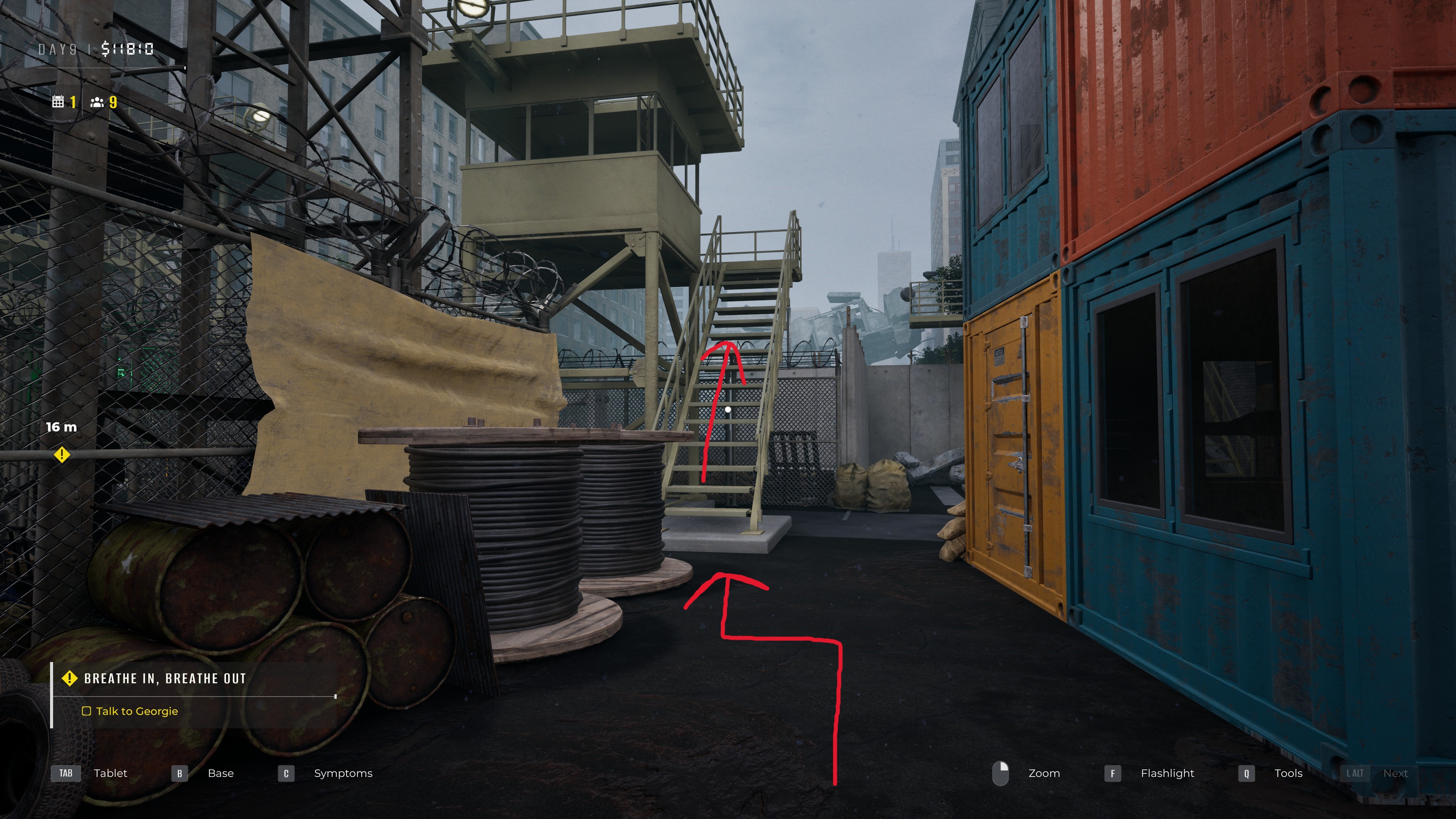Click the white crosshair dot at screen center

point(728,409)
